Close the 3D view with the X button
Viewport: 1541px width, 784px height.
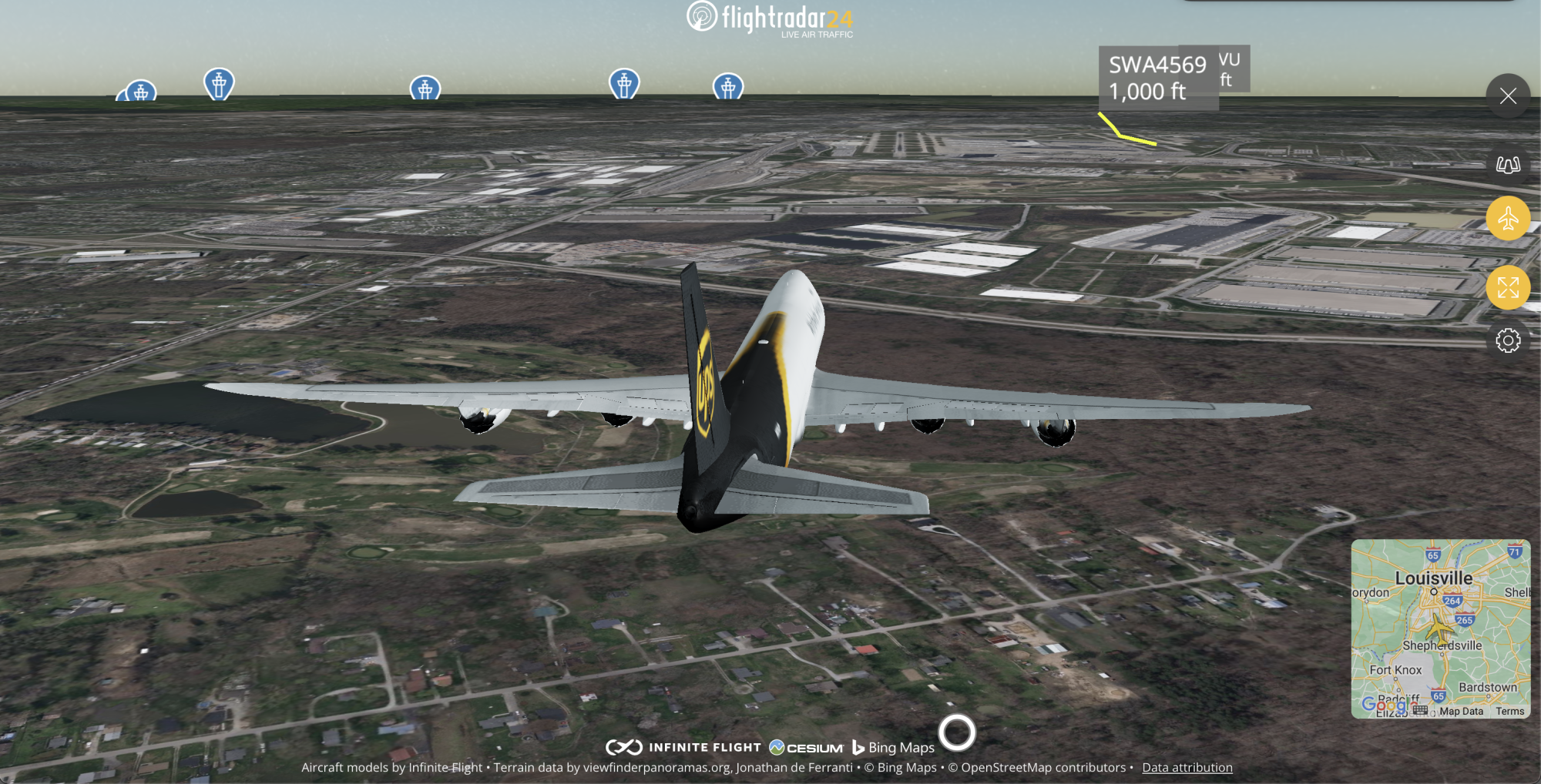1508,96
